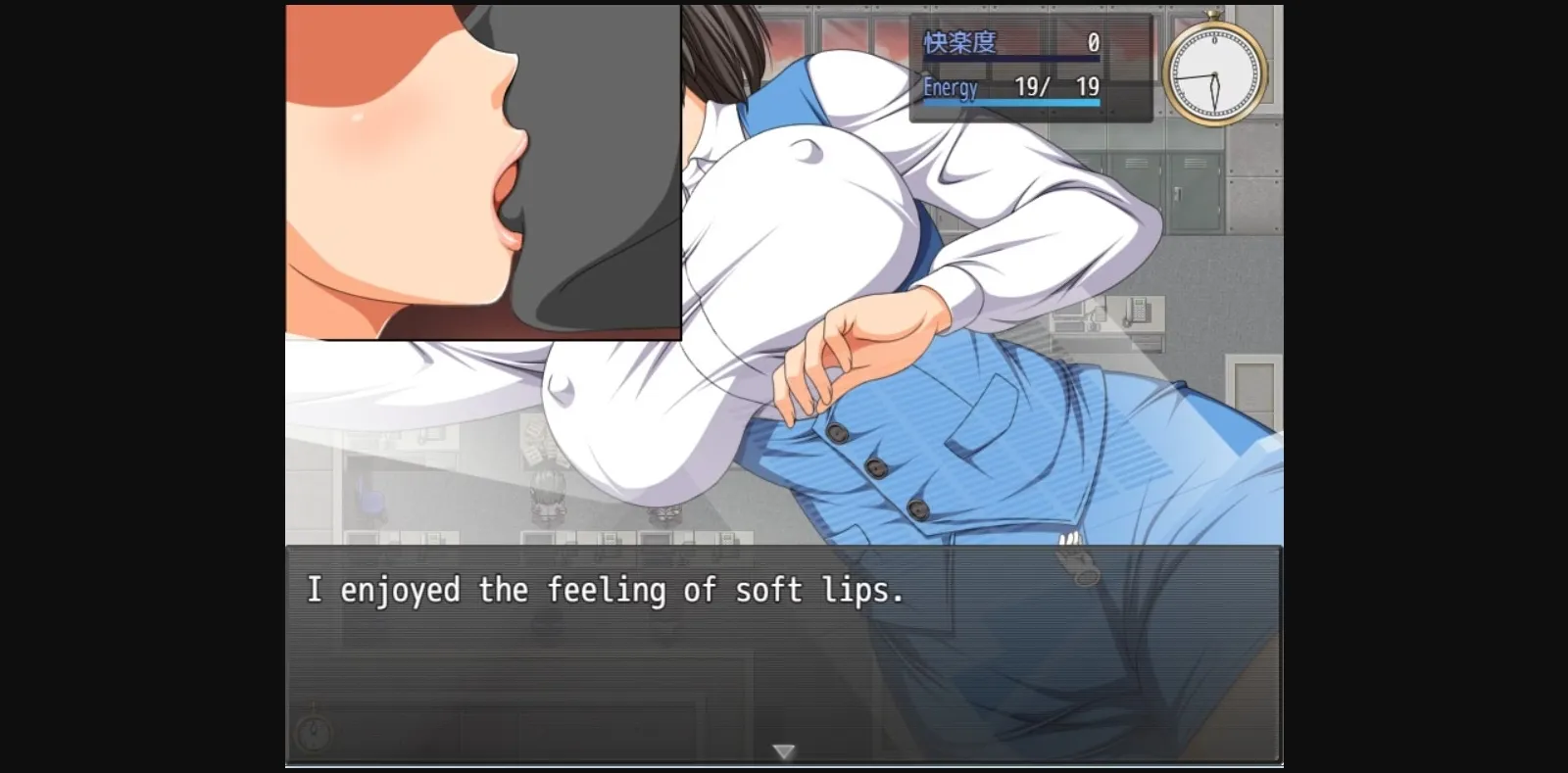
Task: Click the CG close-up inset in the corner
Action: (x=480, y=171)
